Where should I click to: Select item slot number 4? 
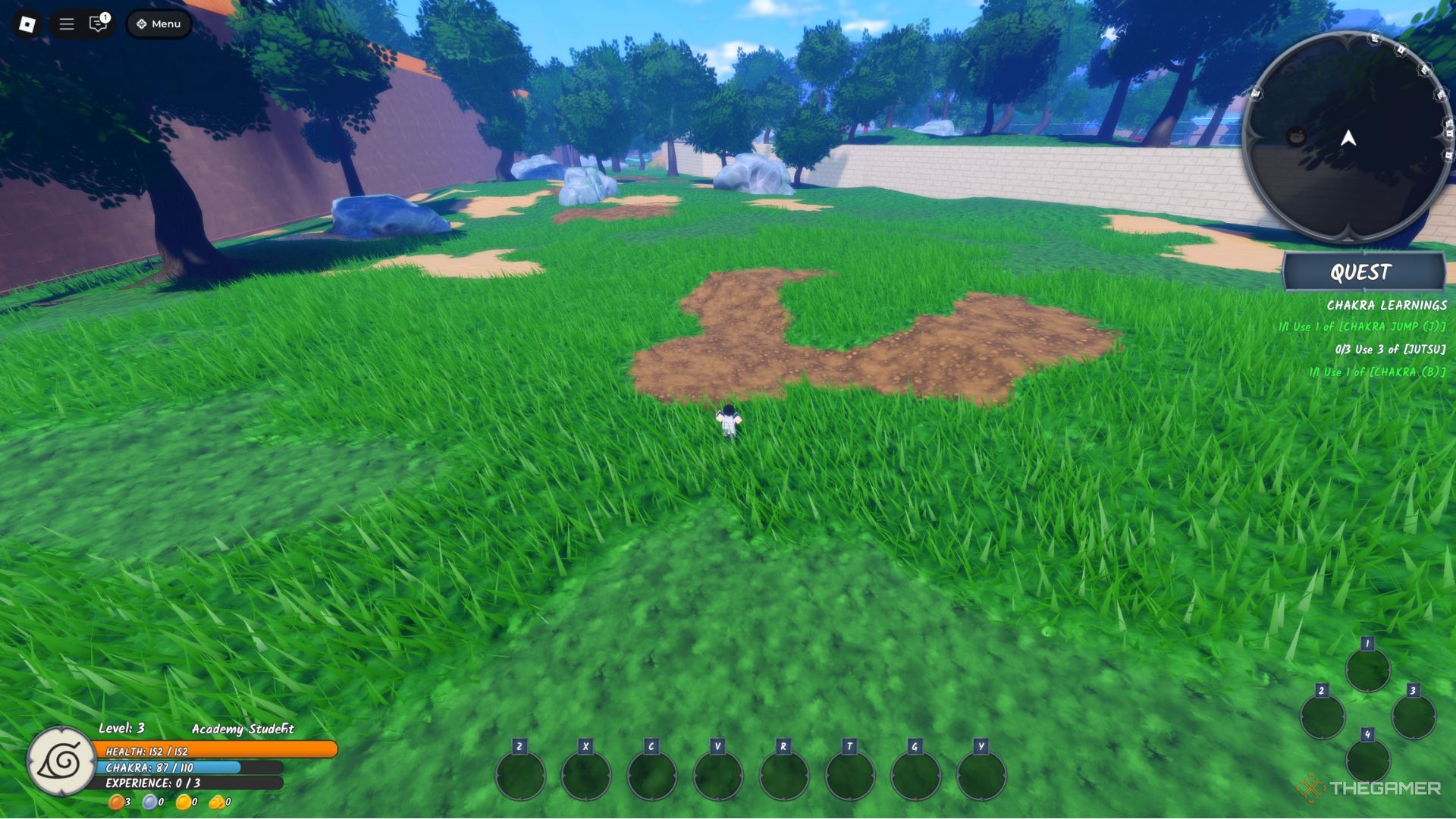point(1368,760)
